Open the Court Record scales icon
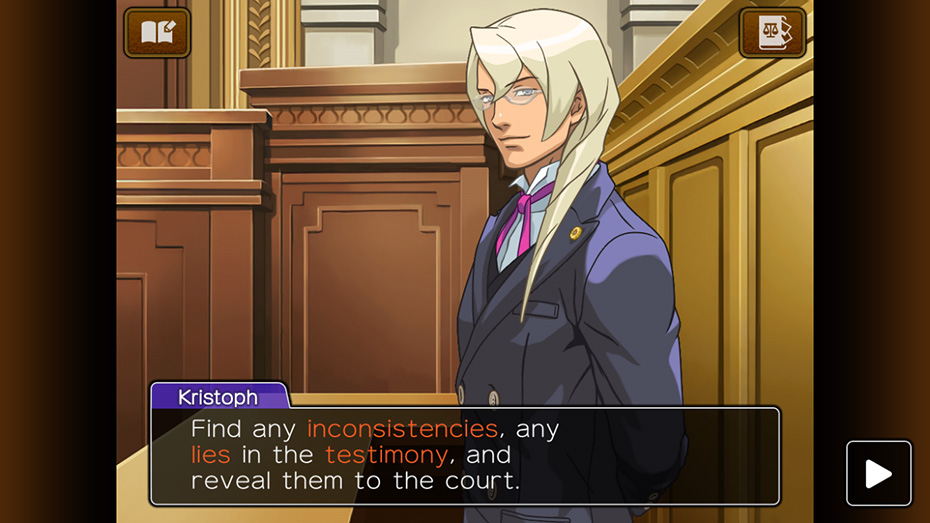Image resolution: width=930 pixels, height=523 pixels. (772, 33)
